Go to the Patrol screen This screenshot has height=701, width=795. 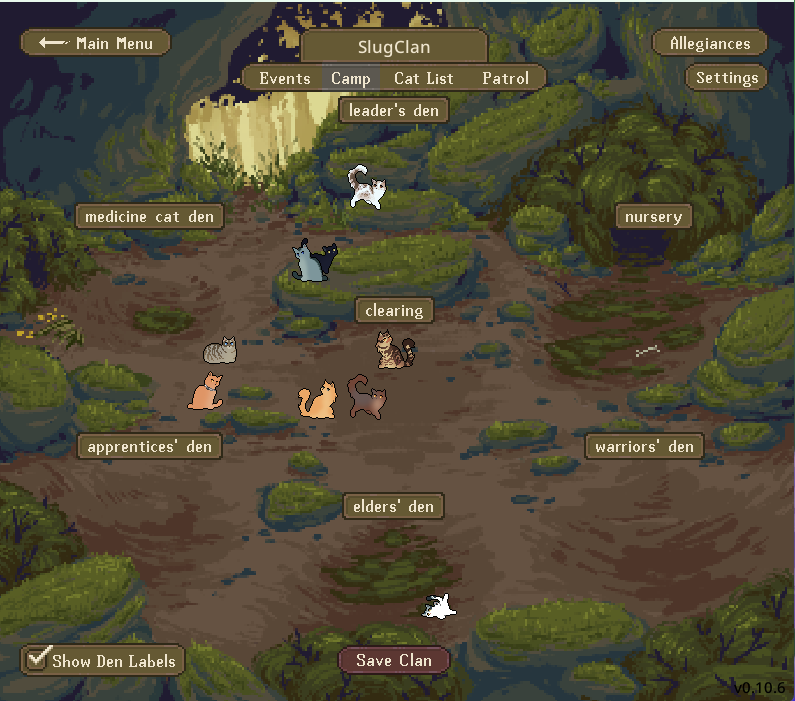pyautogui.click(x=505, y=78)
